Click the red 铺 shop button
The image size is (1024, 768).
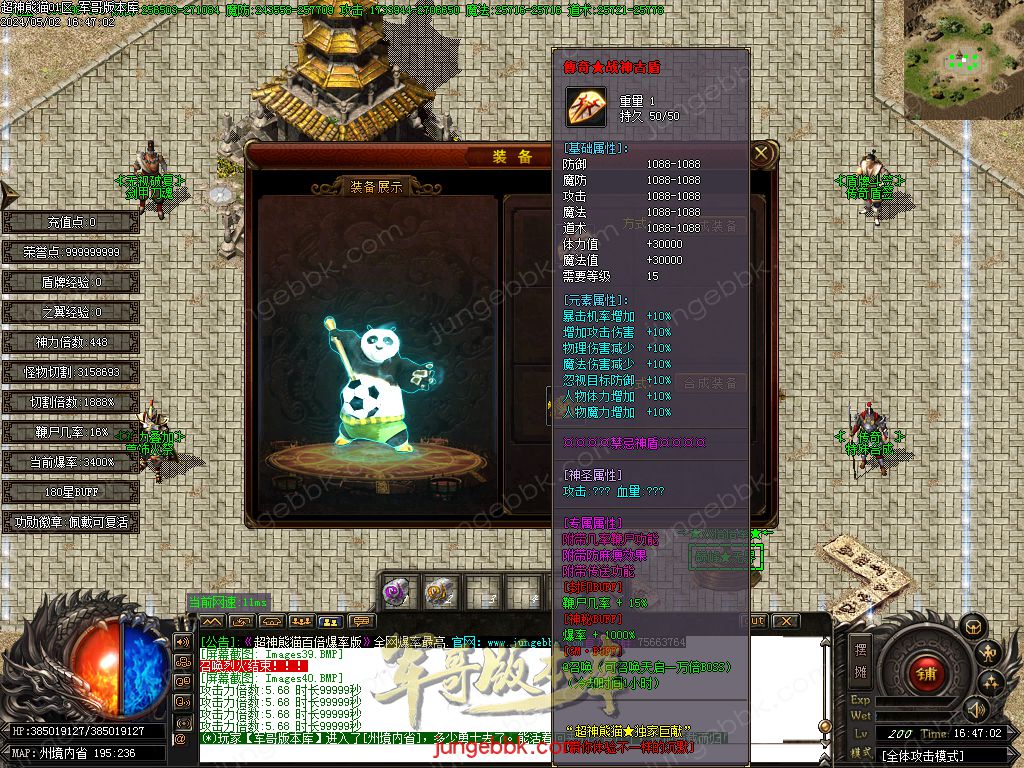click(x=926, y=674)
